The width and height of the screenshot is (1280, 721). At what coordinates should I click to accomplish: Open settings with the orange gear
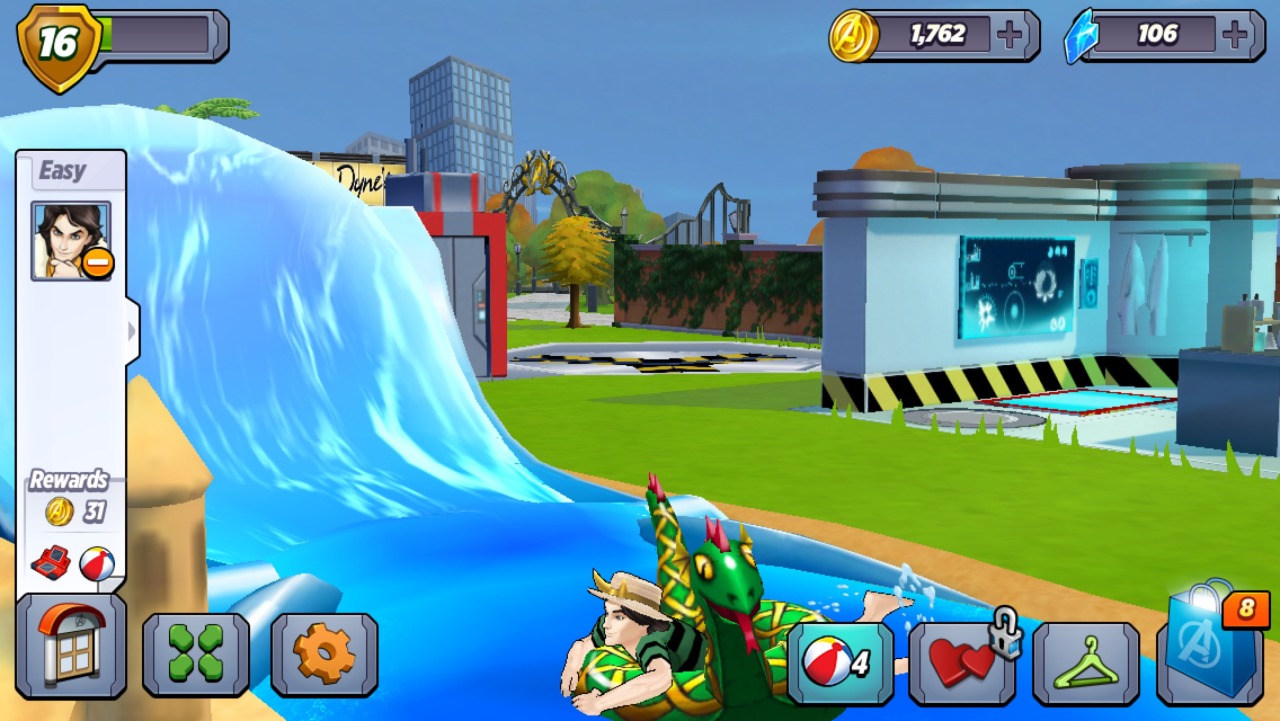click(x=324, y=654)
